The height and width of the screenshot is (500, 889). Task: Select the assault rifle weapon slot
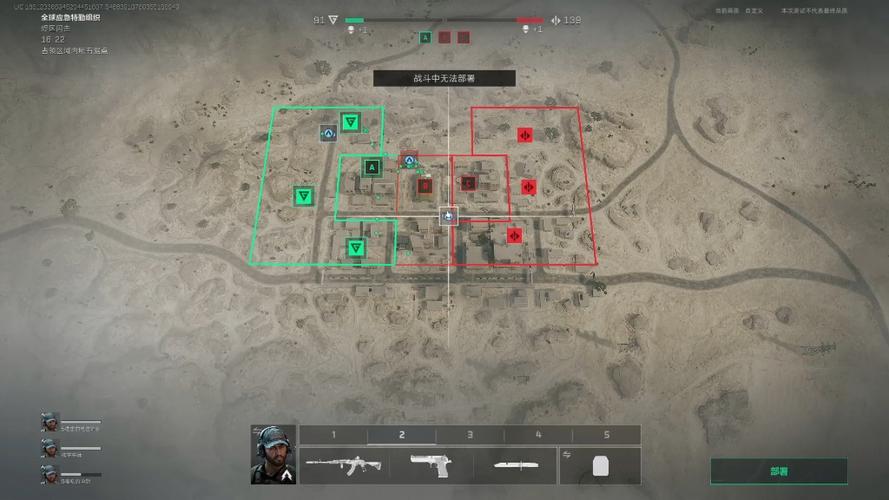pyautogui.click(x=333, y=466)
